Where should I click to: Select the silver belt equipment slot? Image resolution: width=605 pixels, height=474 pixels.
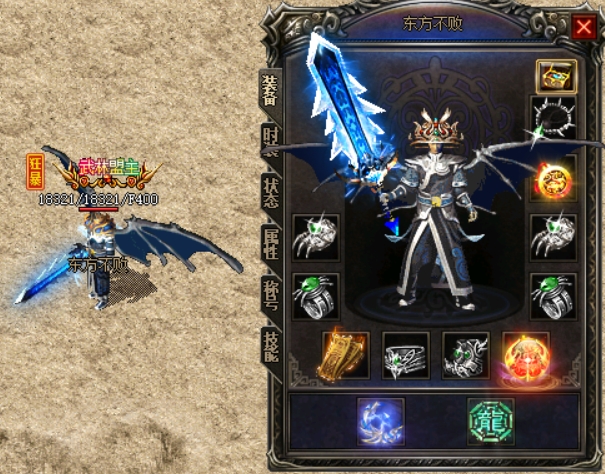405,357
